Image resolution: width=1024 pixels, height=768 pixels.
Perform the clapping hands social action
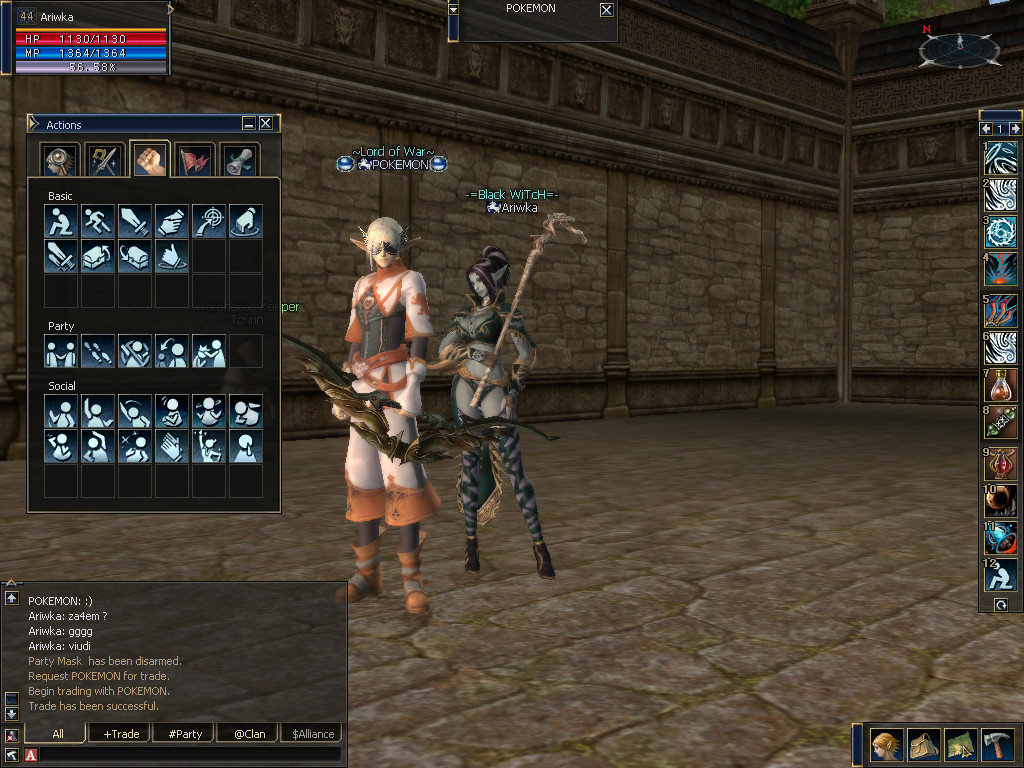(x=172, y=446)
